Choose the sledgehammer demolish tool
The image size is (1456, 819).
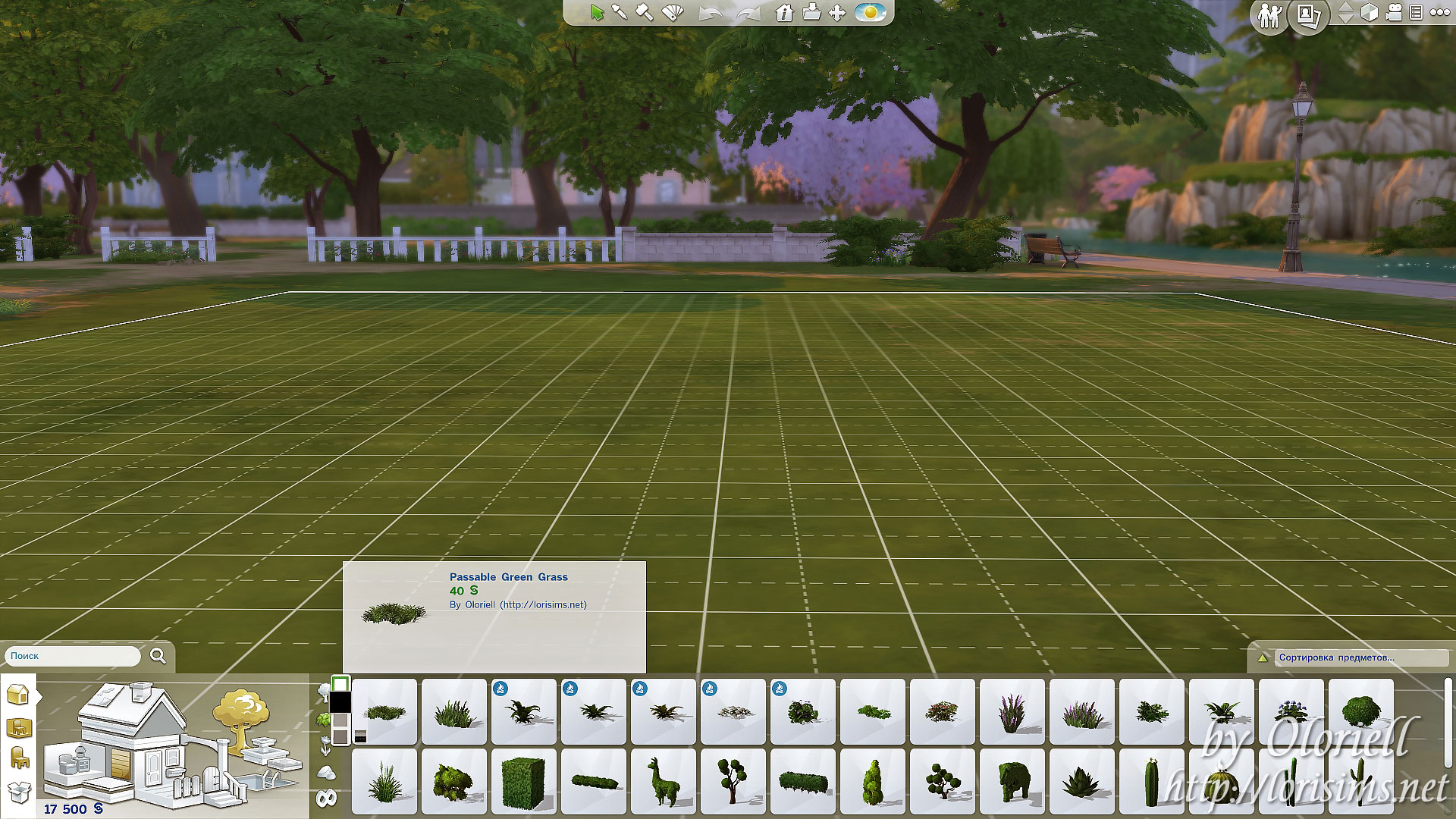(644, 12)
